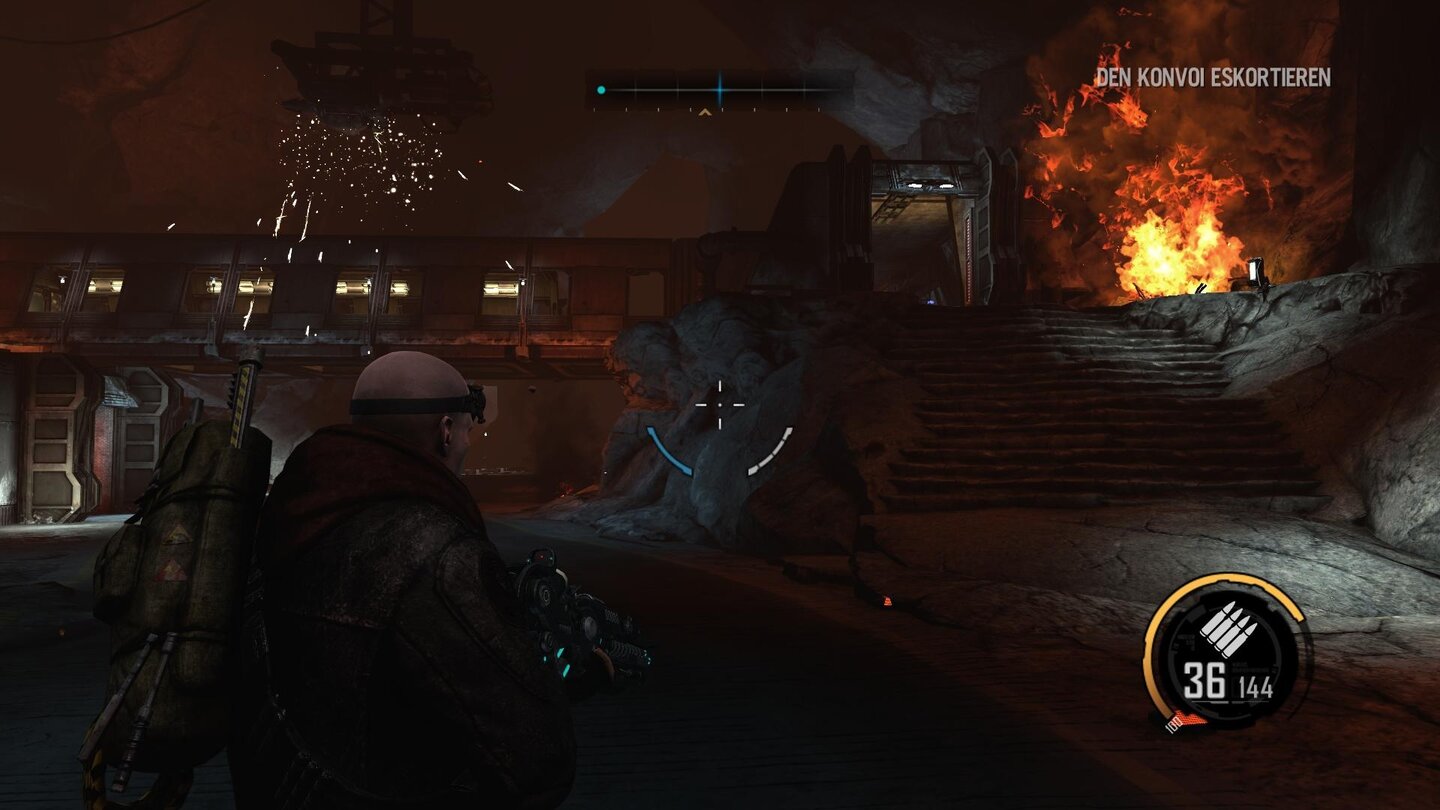
Task: Click the player's glowing headlamp
Action: point(478,395)
